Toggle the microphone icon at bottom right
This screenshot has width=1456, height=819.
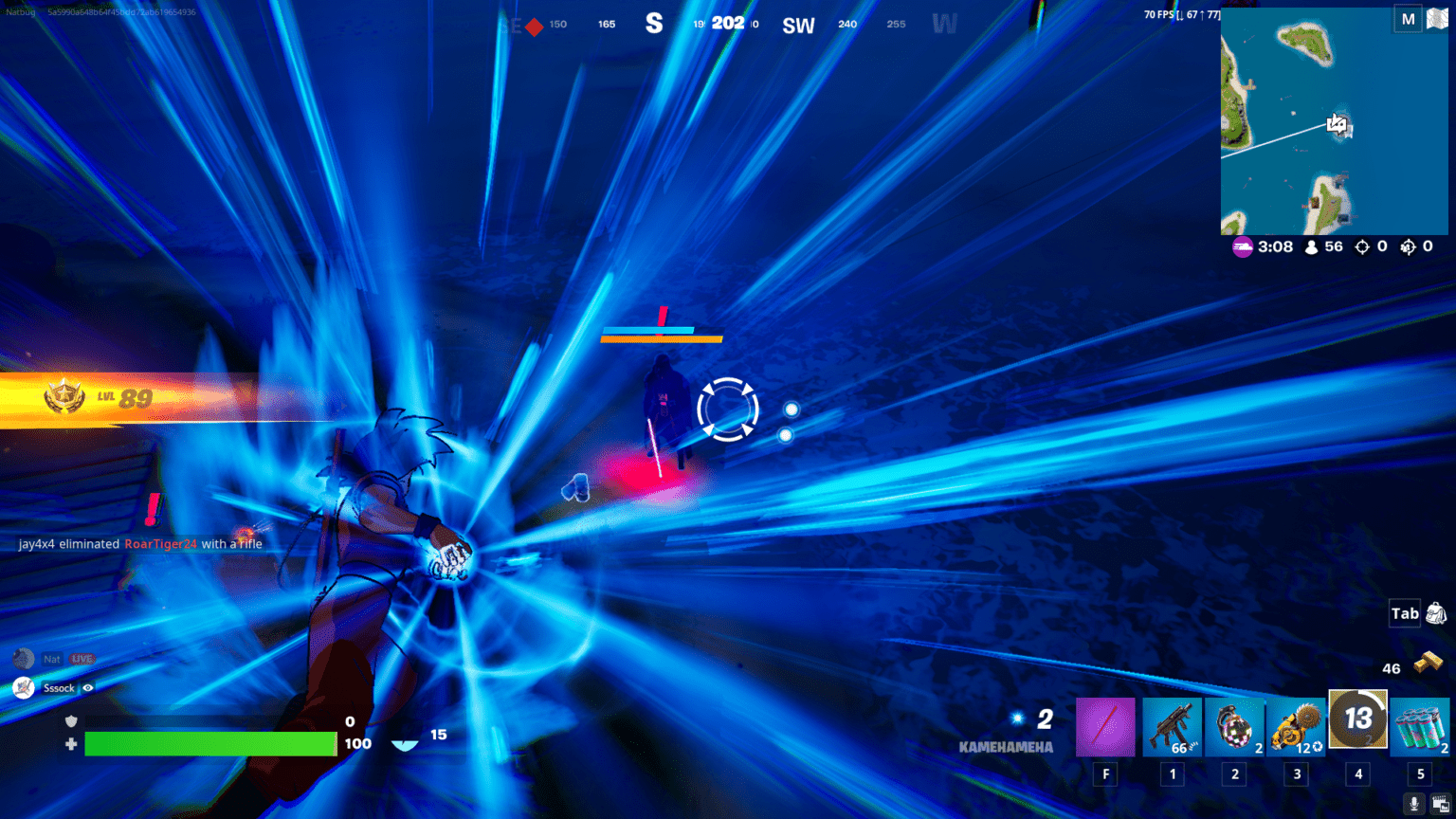1412,804
